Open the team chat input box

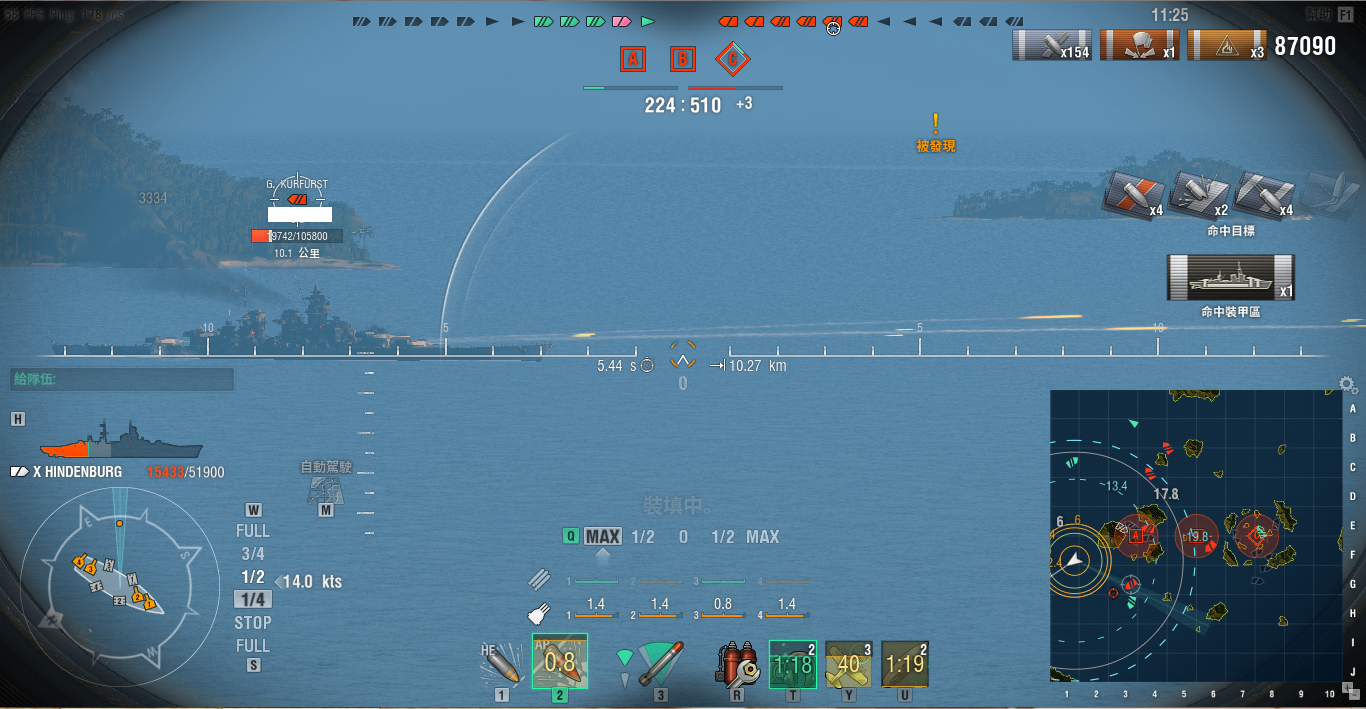(x=122, y=380)
